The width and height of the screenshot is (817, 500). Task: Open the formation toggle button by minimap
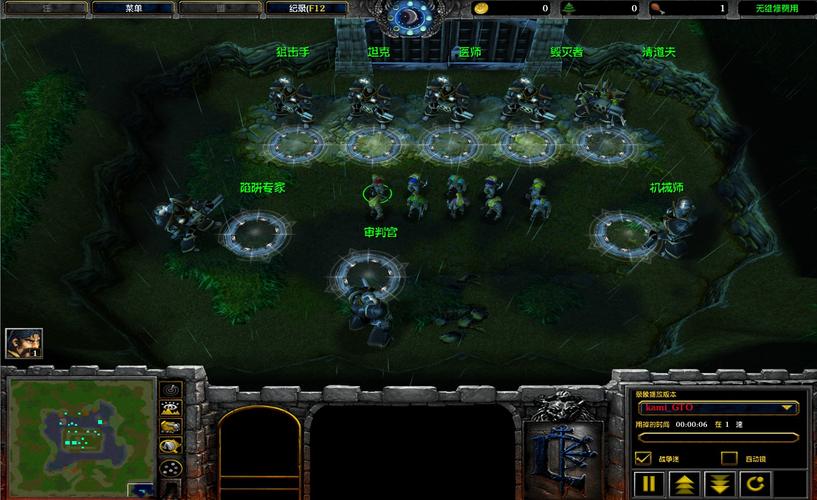pyautogui.click(x=171, y=468)
